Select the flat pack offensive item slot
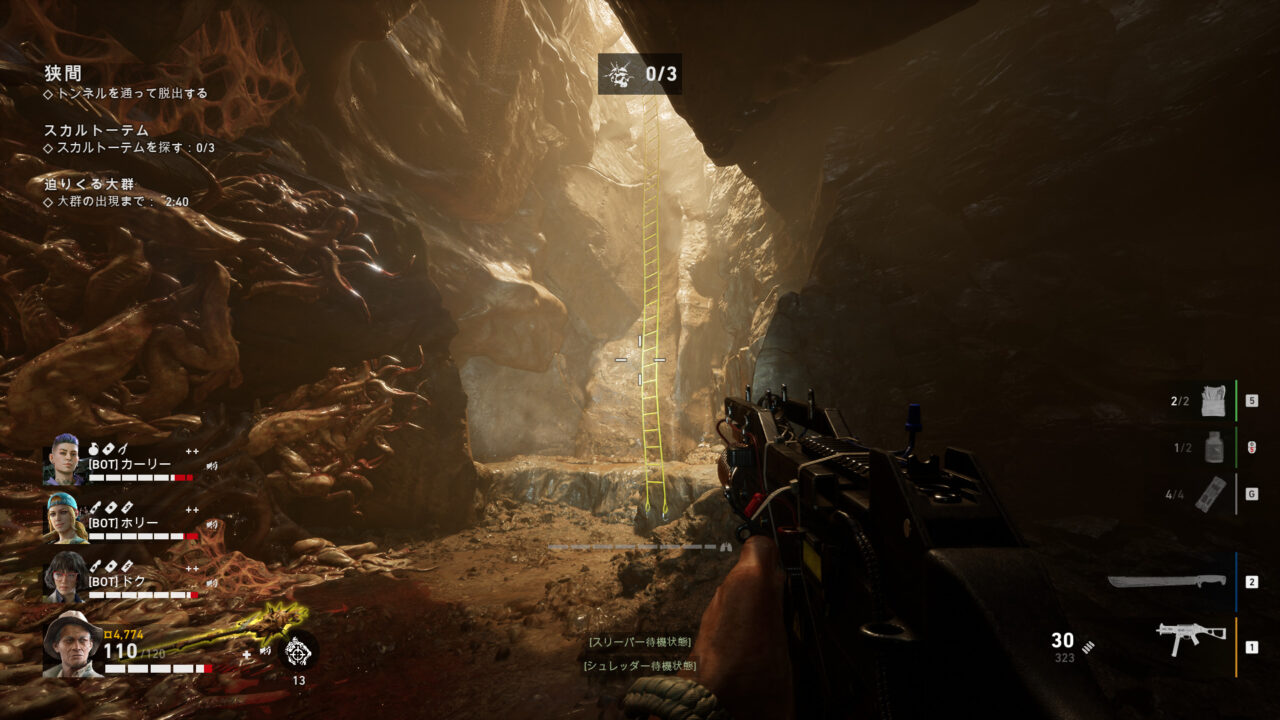The image size is (1280, 720). click(x=1210, y=494)
